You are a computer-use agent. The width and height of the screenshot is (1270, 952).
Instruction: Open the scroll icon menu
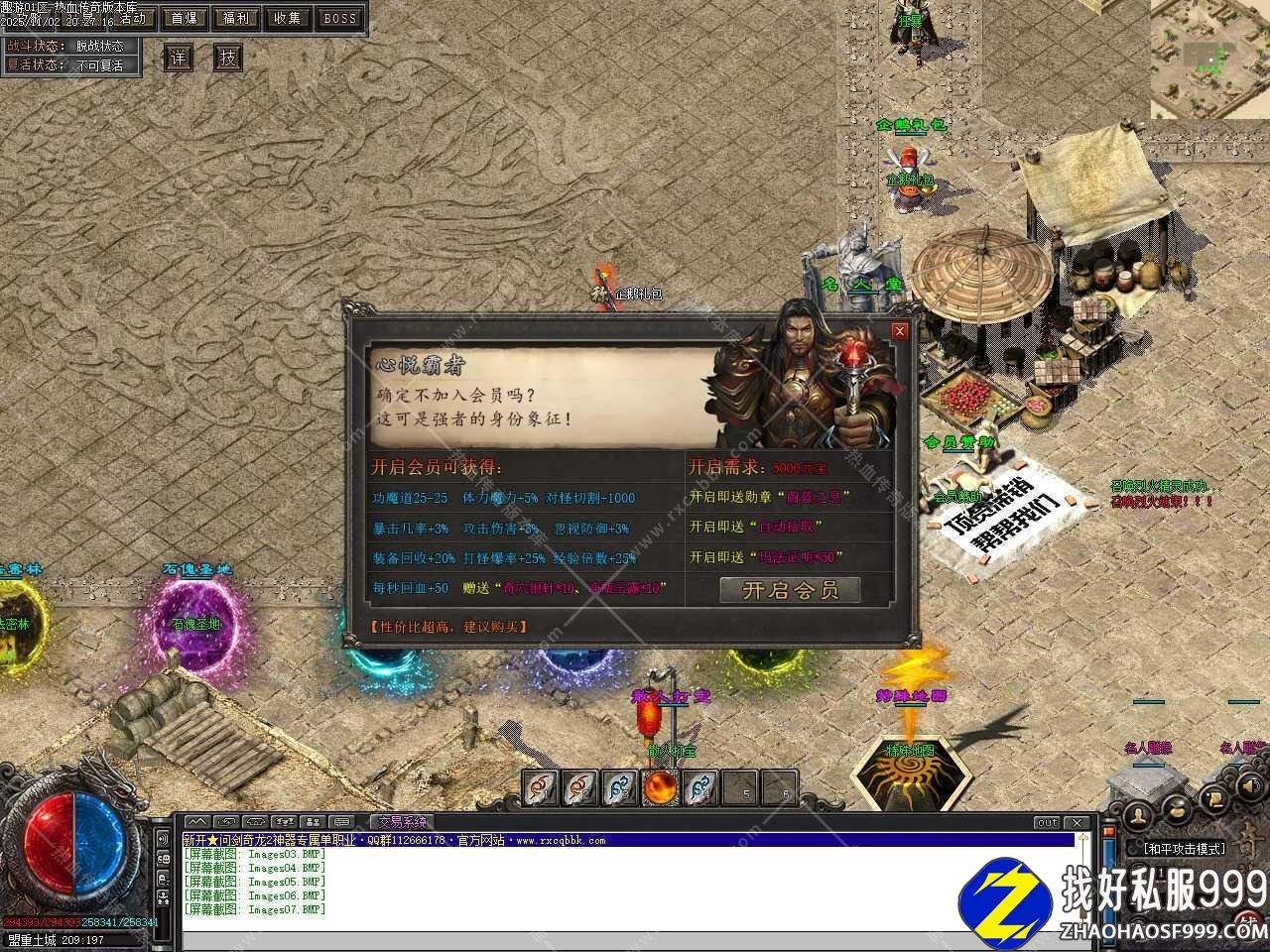coord(1212,797)
